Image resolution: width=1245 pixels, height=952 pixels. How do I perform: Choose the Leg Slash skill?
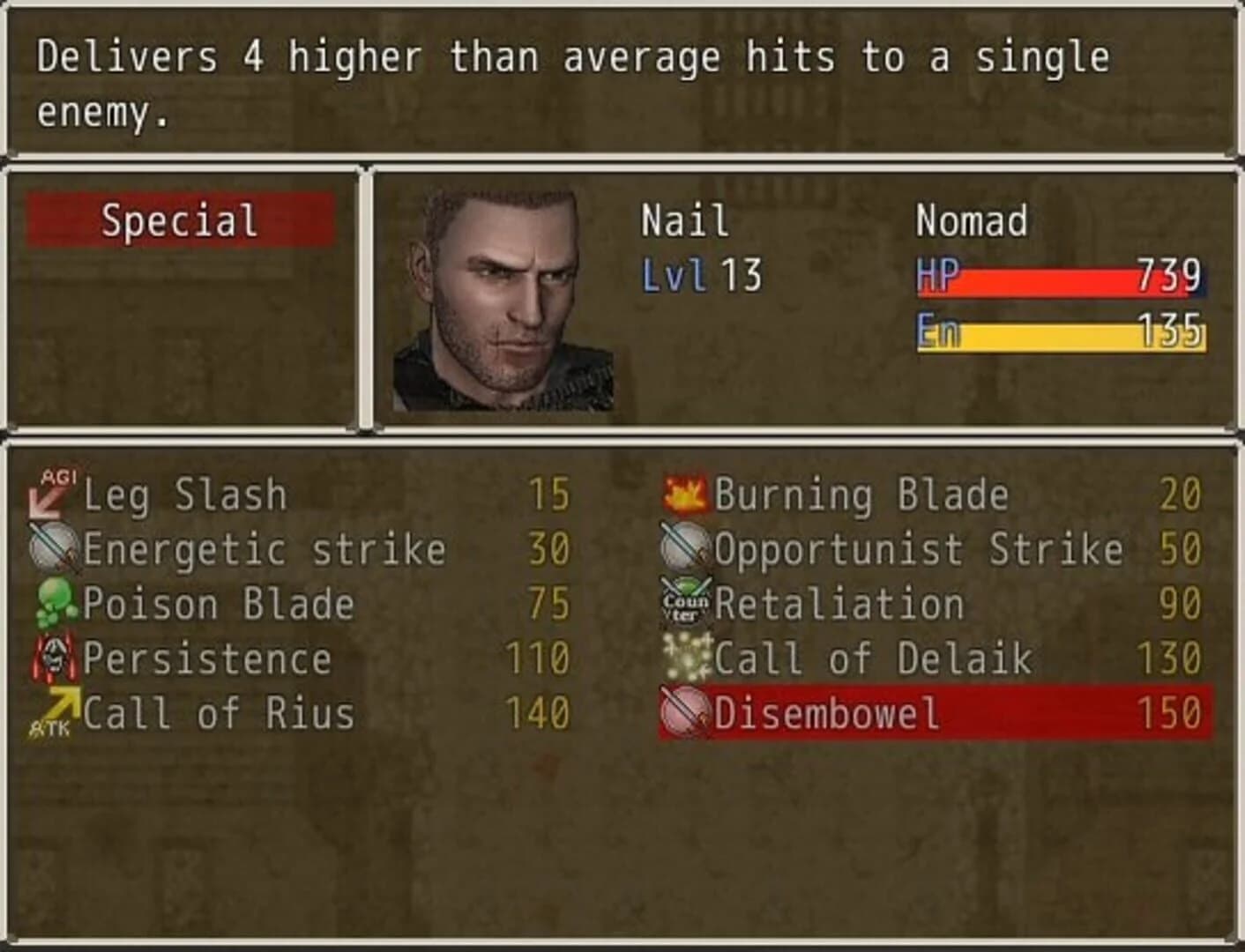click(x=185, y=494)
